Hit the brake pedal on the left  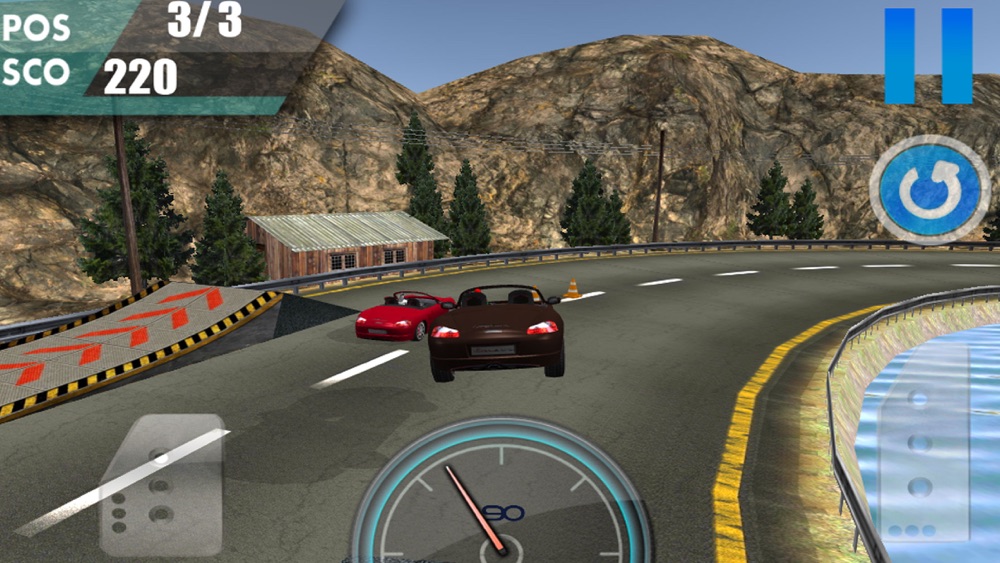[x=161, y=485]
